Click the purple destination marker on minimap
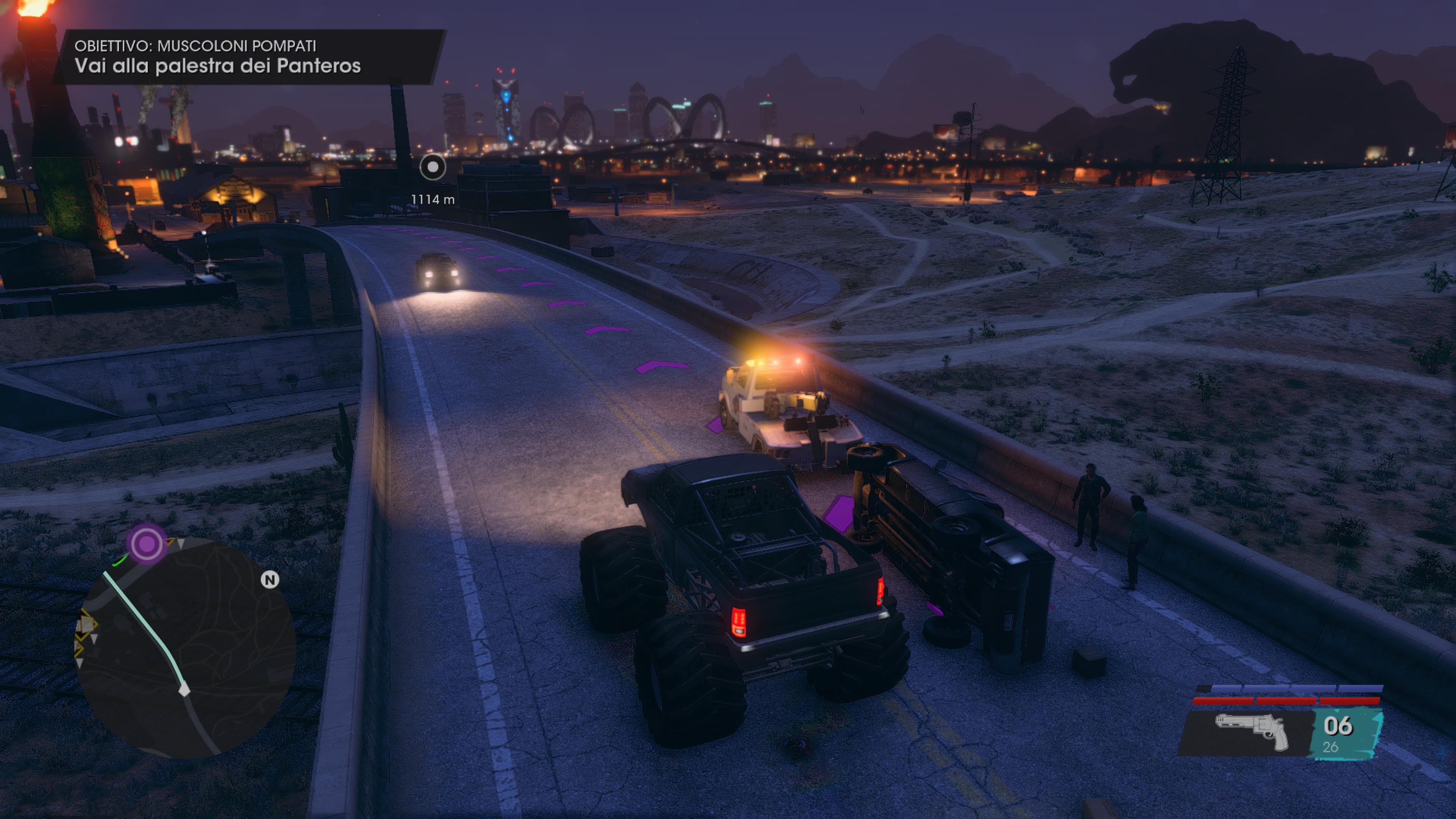The height and width of the screenshot is (819, 1456). (147, 544)
